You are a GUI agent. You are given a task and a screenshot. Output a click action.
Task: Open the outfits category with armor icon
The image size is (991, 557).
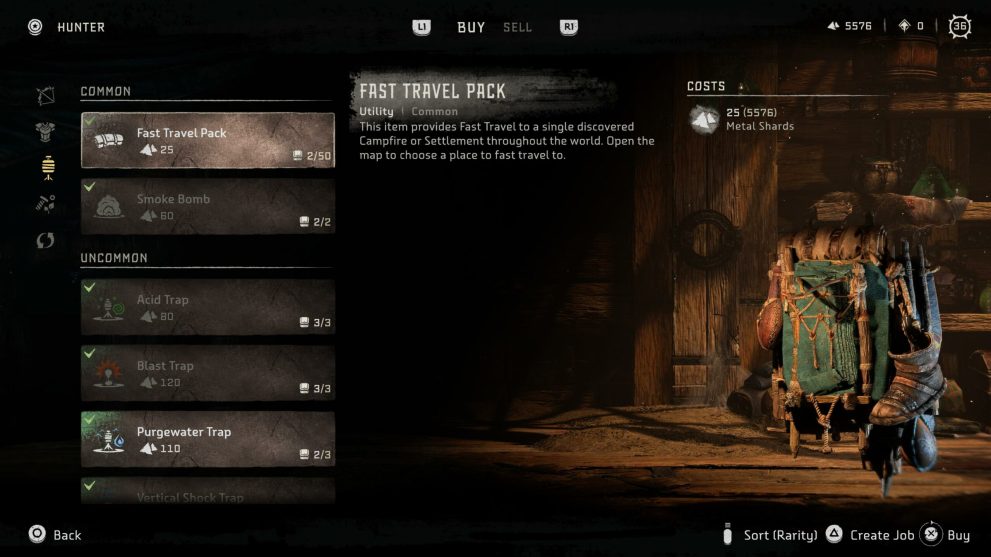46,132
